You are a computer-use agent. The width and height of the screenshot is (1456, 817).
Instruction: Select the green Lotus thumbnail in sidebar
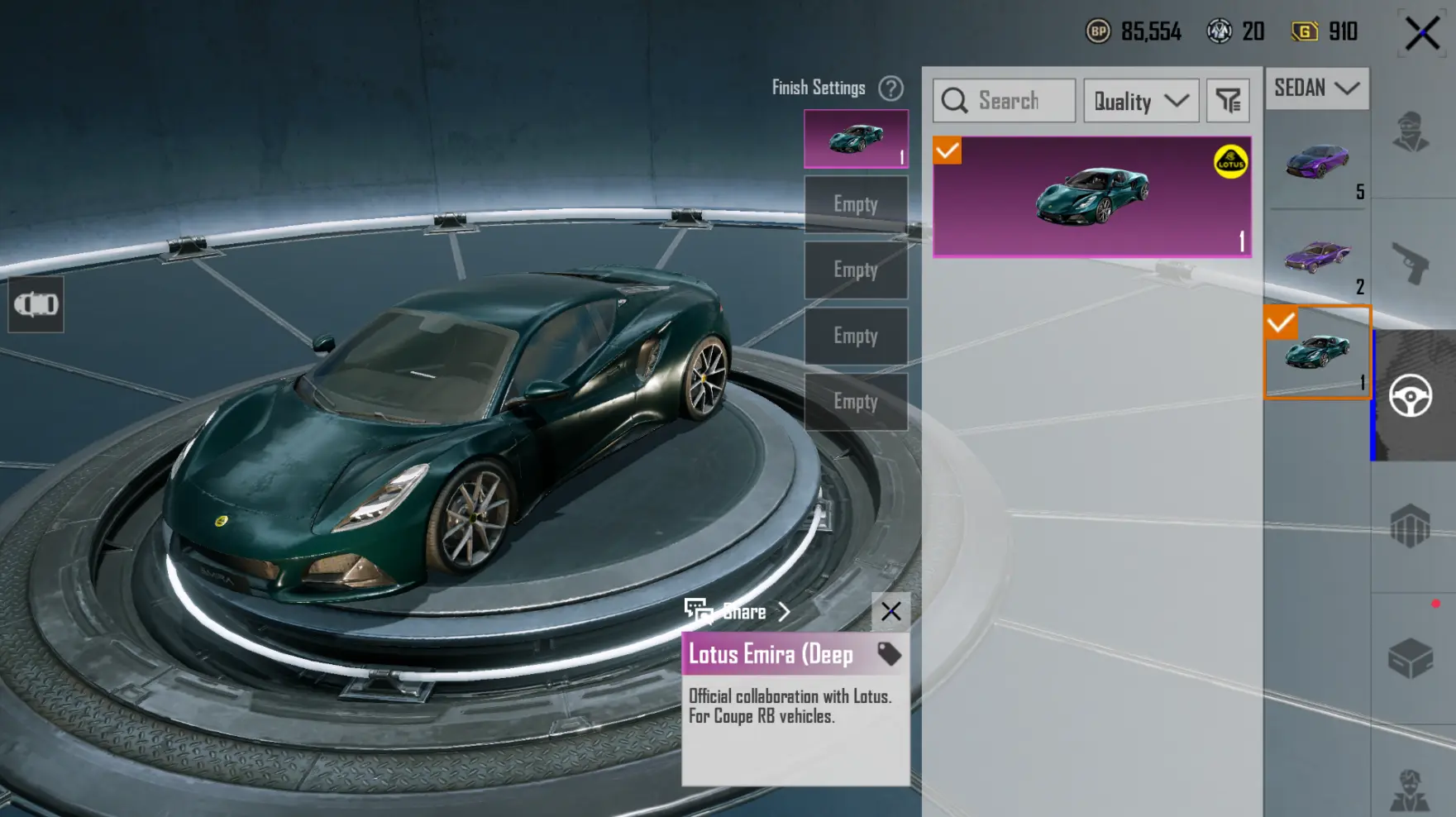click(1317, 352)
